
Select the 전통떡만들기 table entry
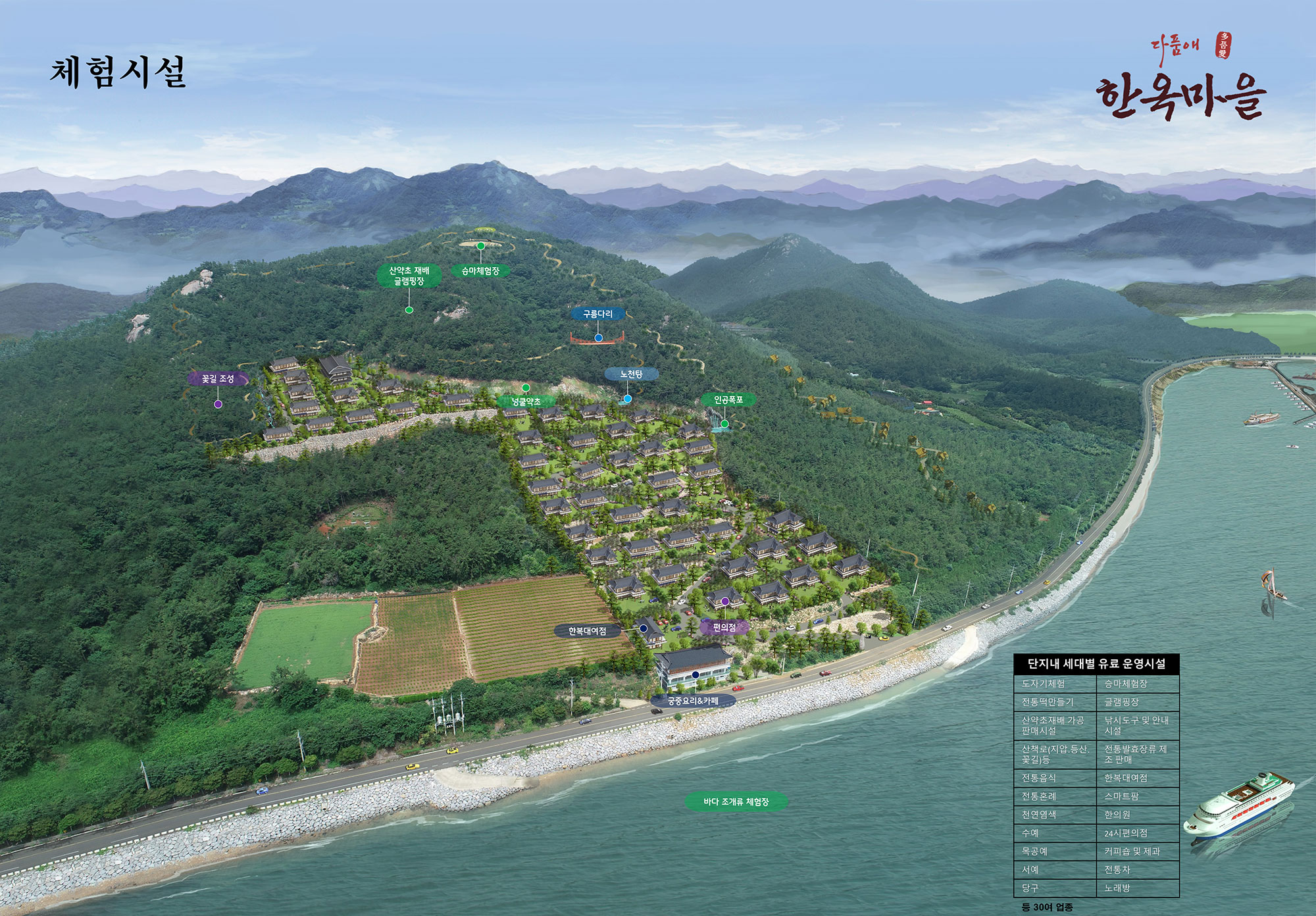[1047, 702]
